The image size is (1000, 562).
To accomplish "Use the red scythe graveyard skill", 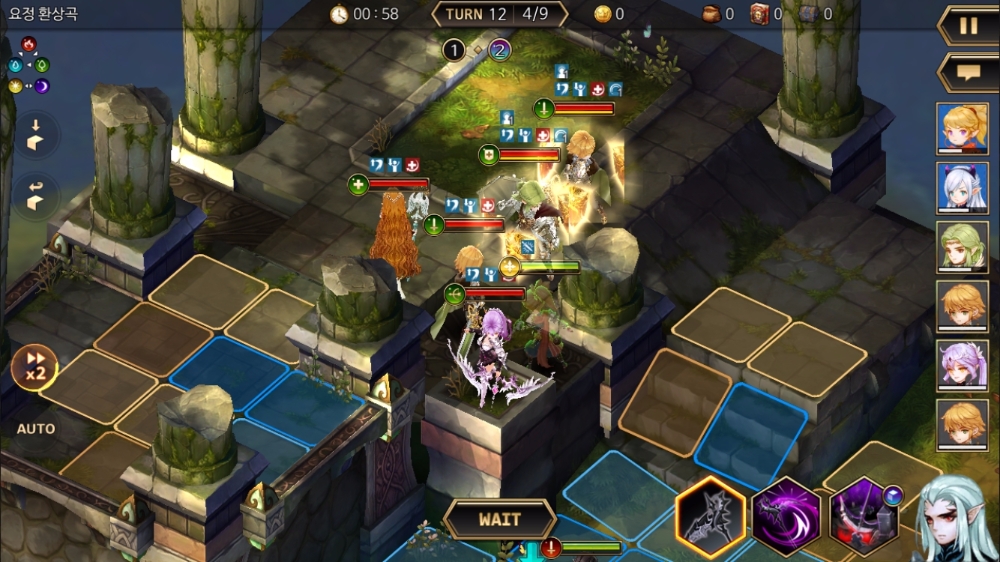I will pos(862,517).
